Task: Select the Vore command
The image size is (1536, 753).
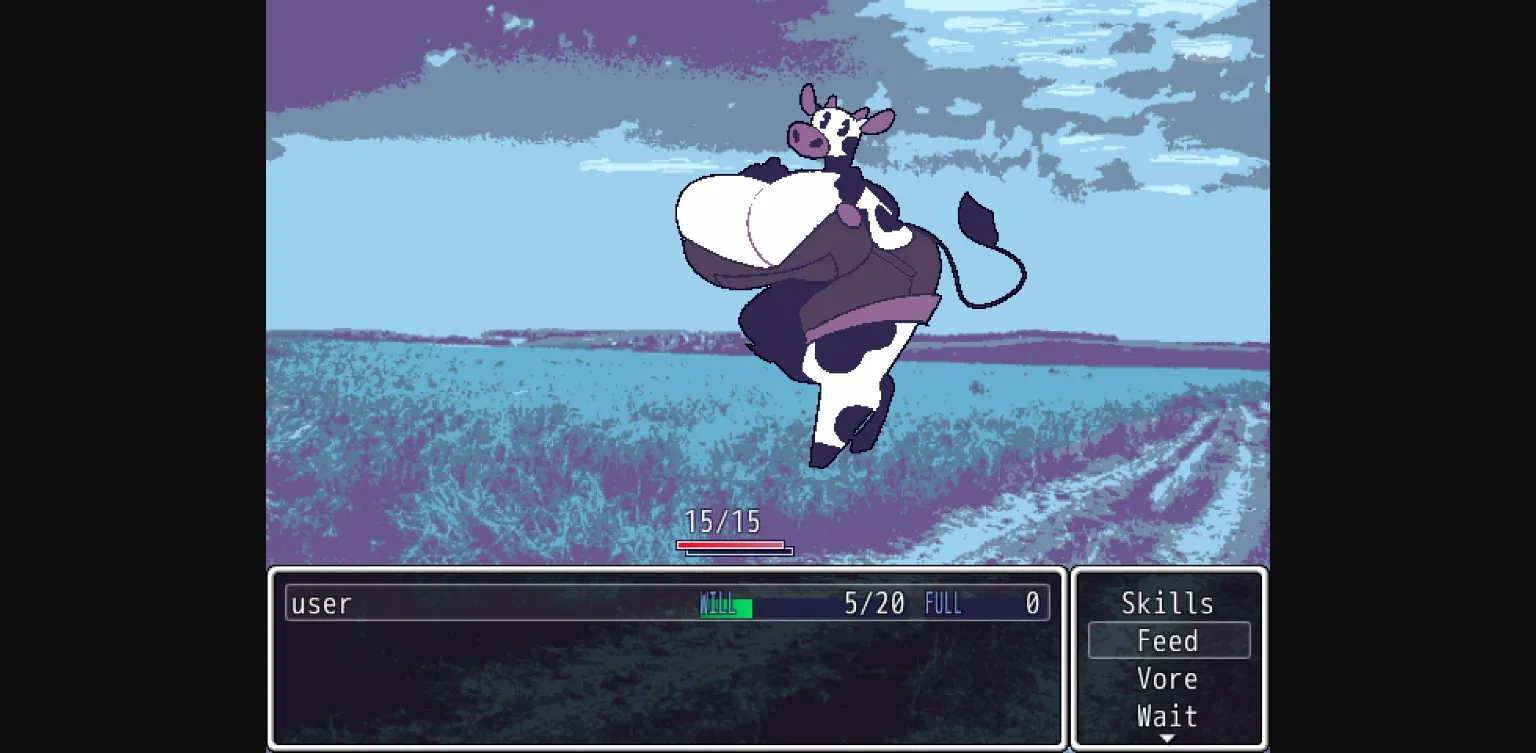Action: [1167, 678]
